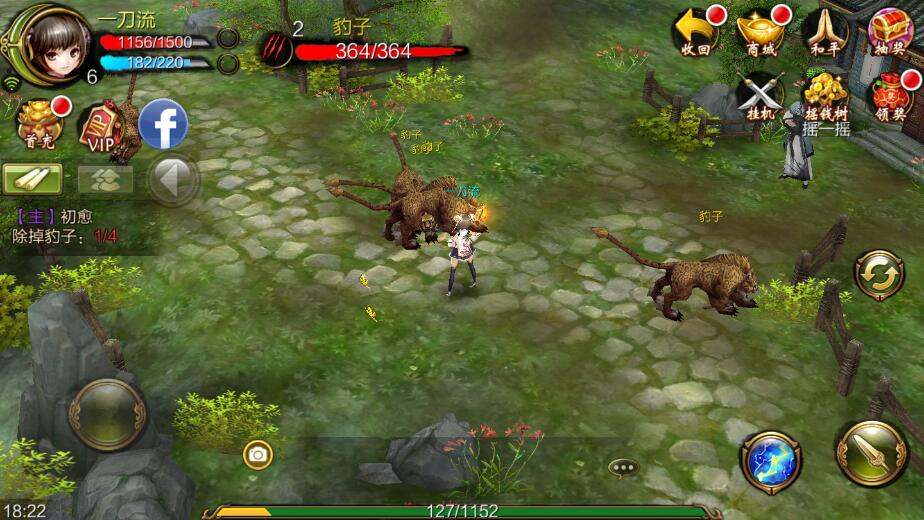Open the 商城 shop
The width and height of the screenshot is (924, 520).
[x=760, y=30]
